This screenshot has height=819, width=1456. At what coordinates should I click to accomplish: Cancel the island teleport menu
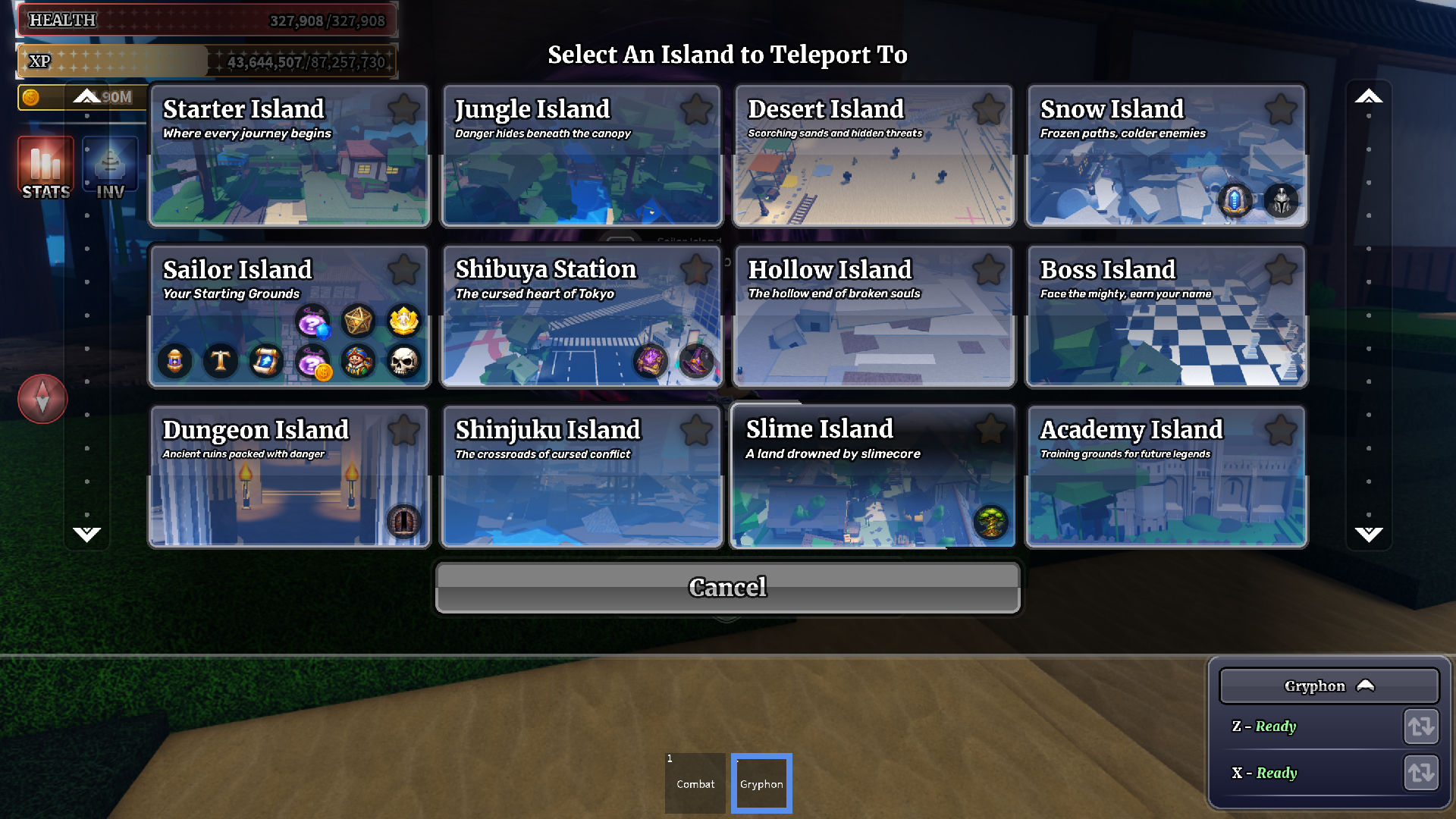pyautogui.click(x=728, y=588)
